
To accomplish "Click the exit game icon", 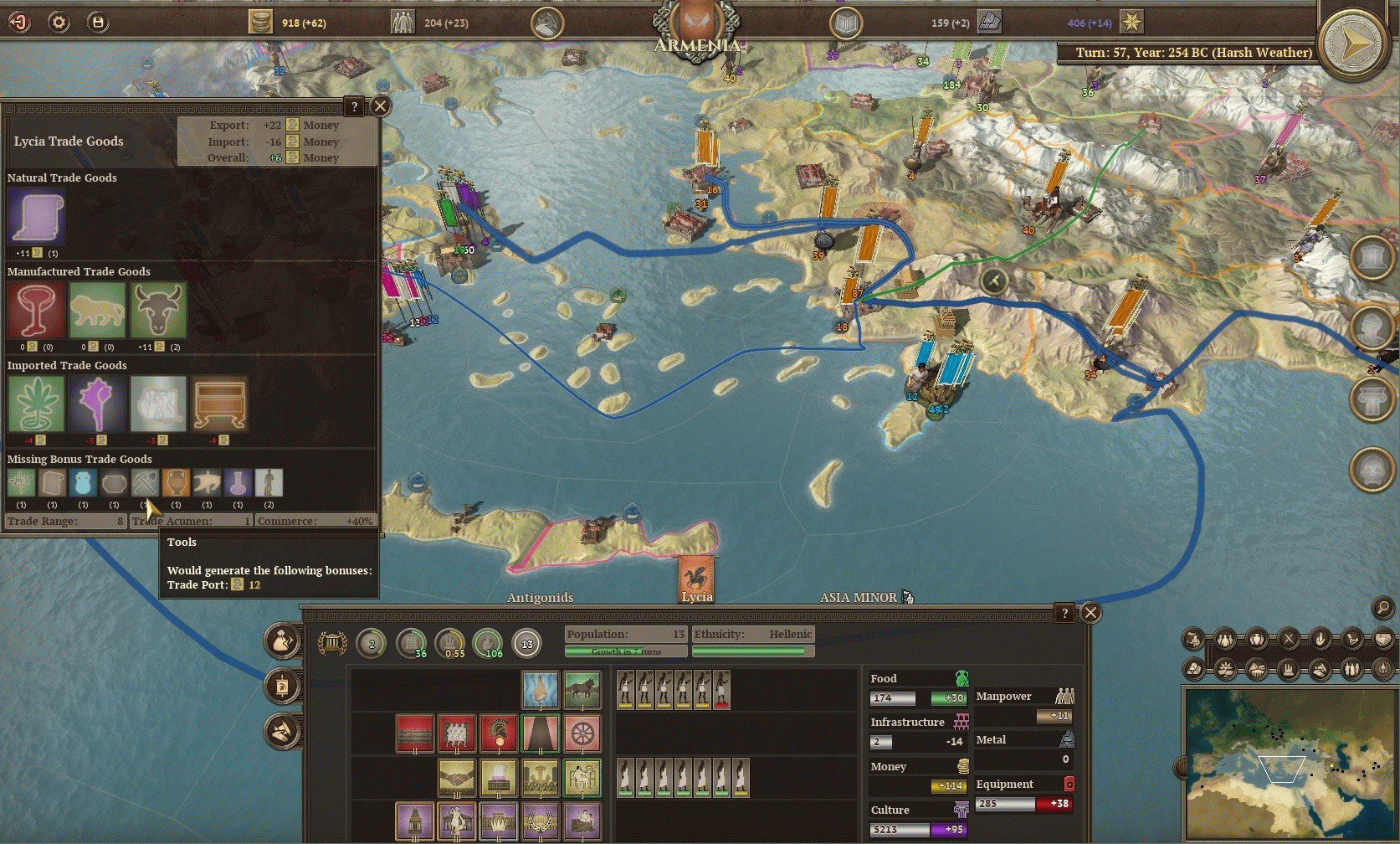I will pyautogui.click(x=19, y=22).
